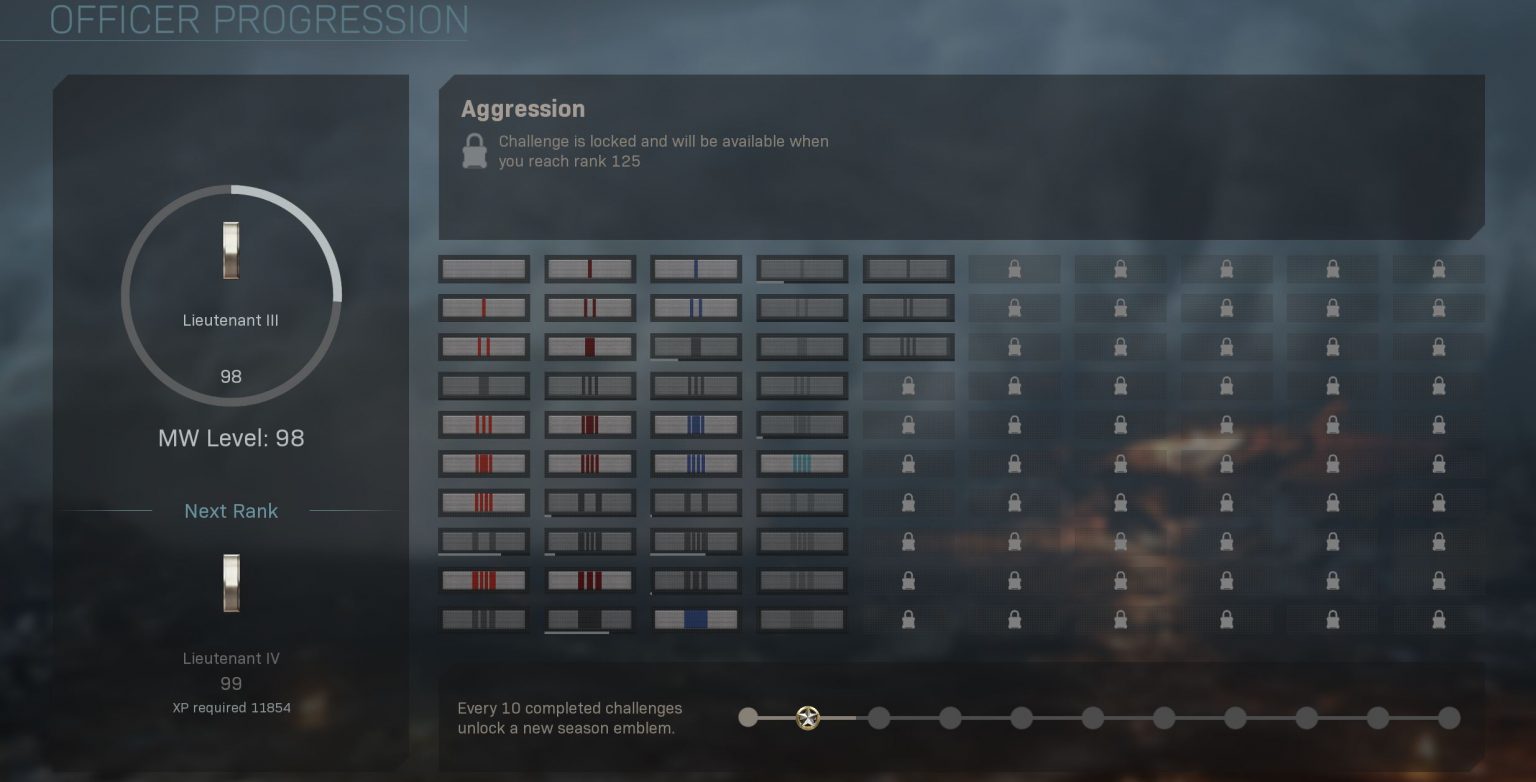This screenshot has width=1536, height=782.
Task: Select the ribbon with teal stripes
Action: (x=802, y=463)
